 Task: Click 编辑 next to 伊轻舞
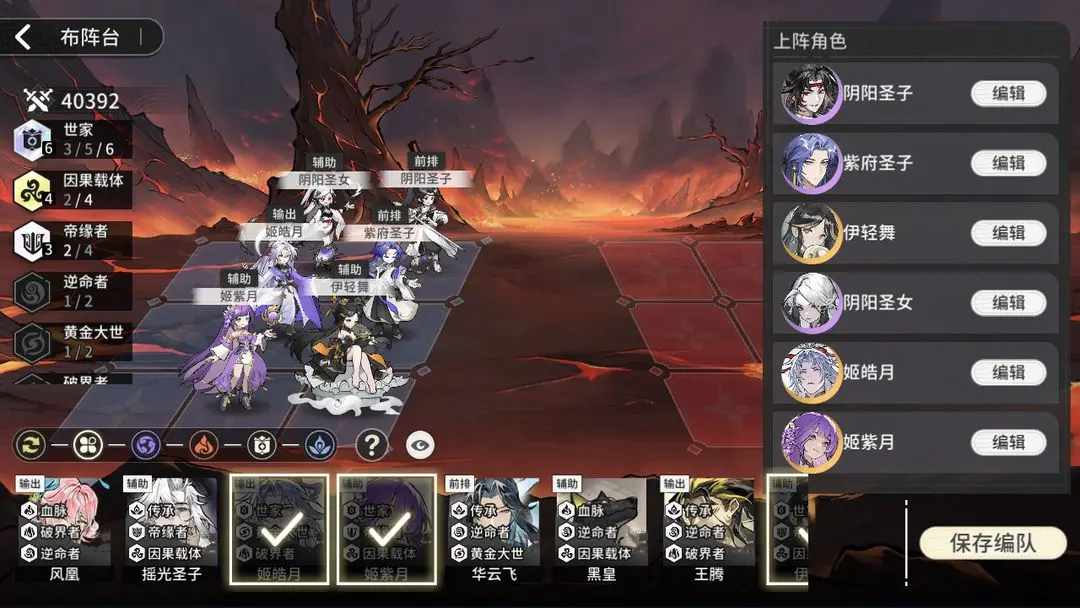click(x=1008, y=233)
